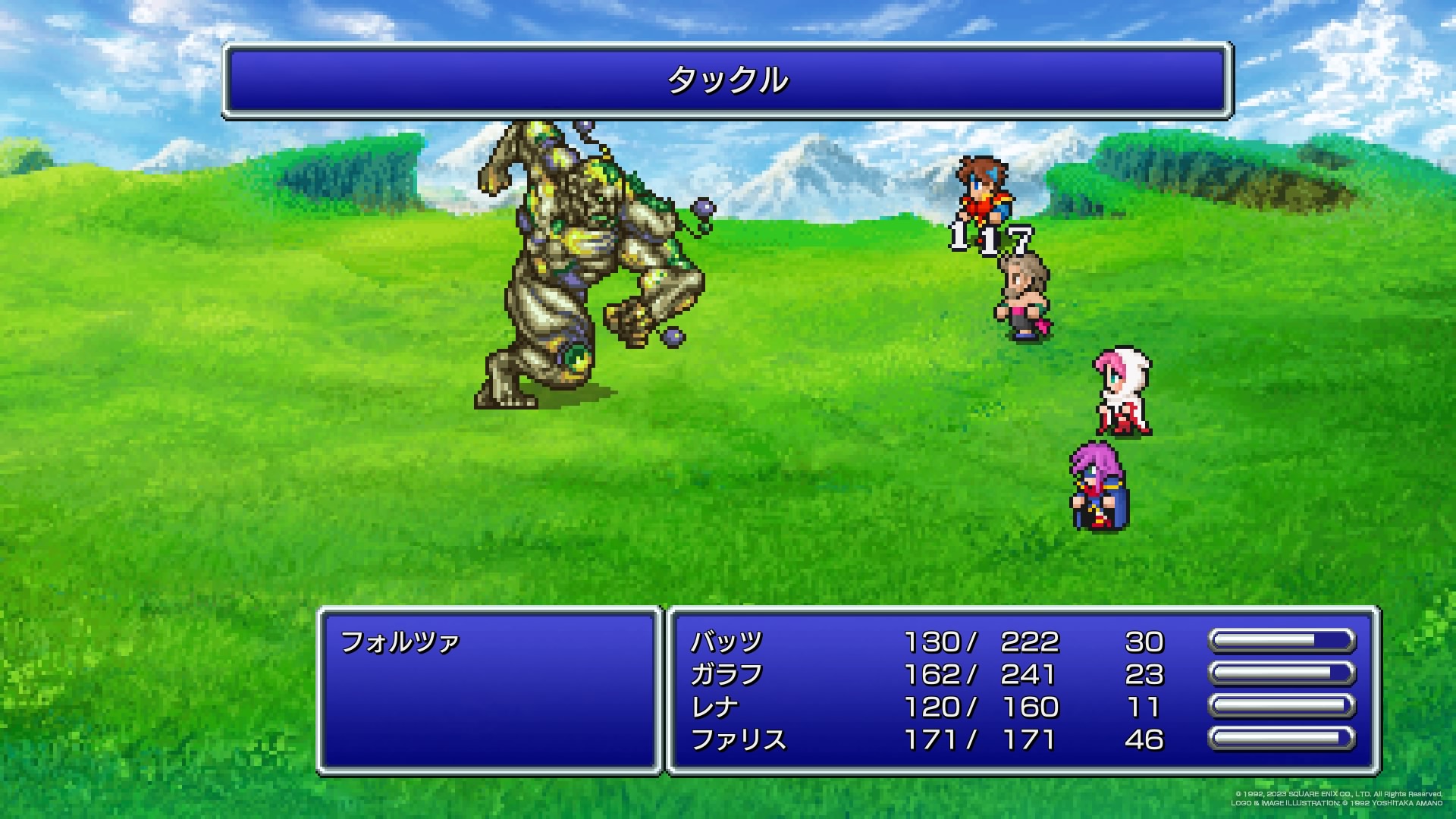Pick レナ from the party panel
Screen dimensions: 1456x819
pyautogui.click(x=714, y=708)
